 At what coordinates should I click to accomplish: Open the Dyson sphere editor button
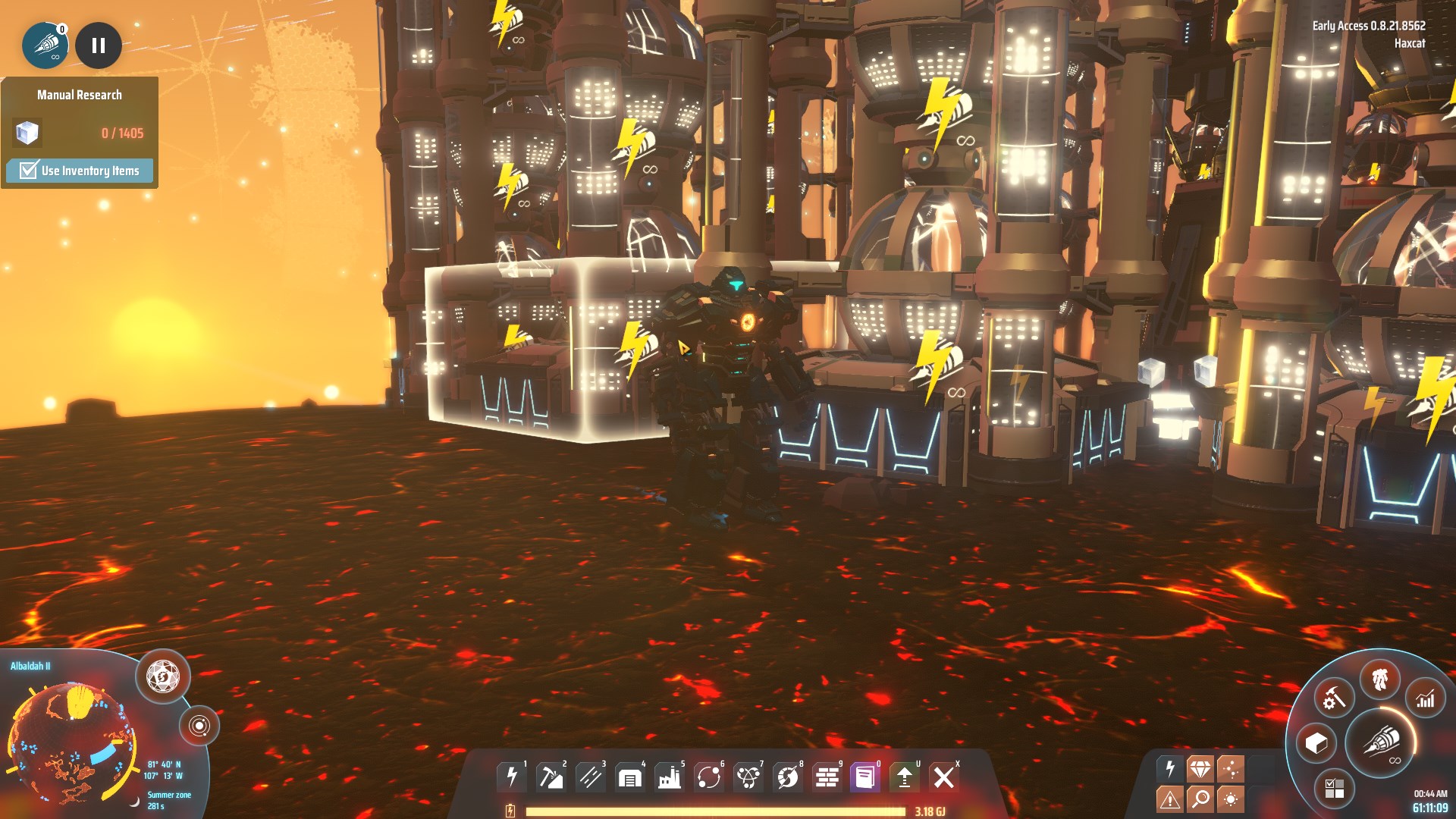pyautogui.click(x=163, y=675)
